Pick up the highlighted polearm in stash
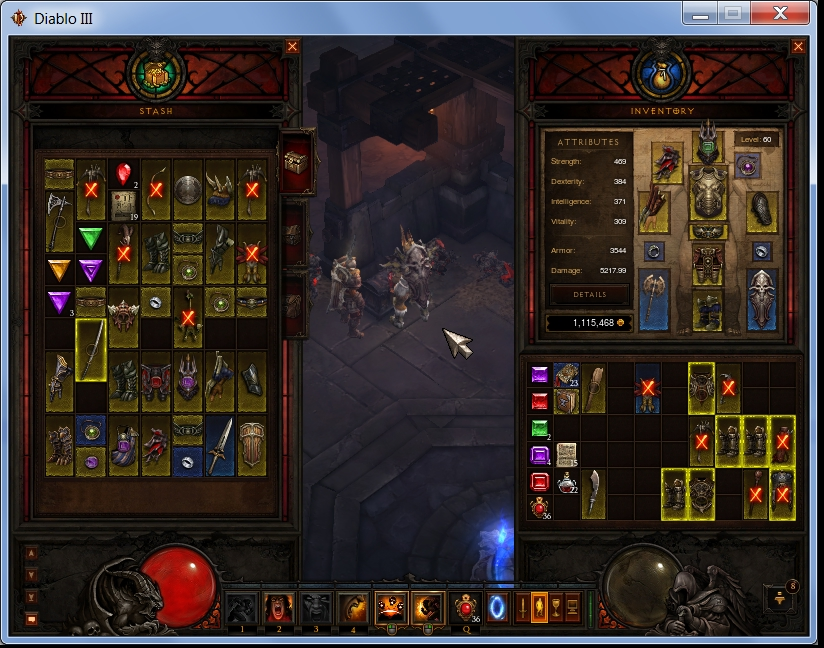 pyautogui.click(x=91, y=348)
